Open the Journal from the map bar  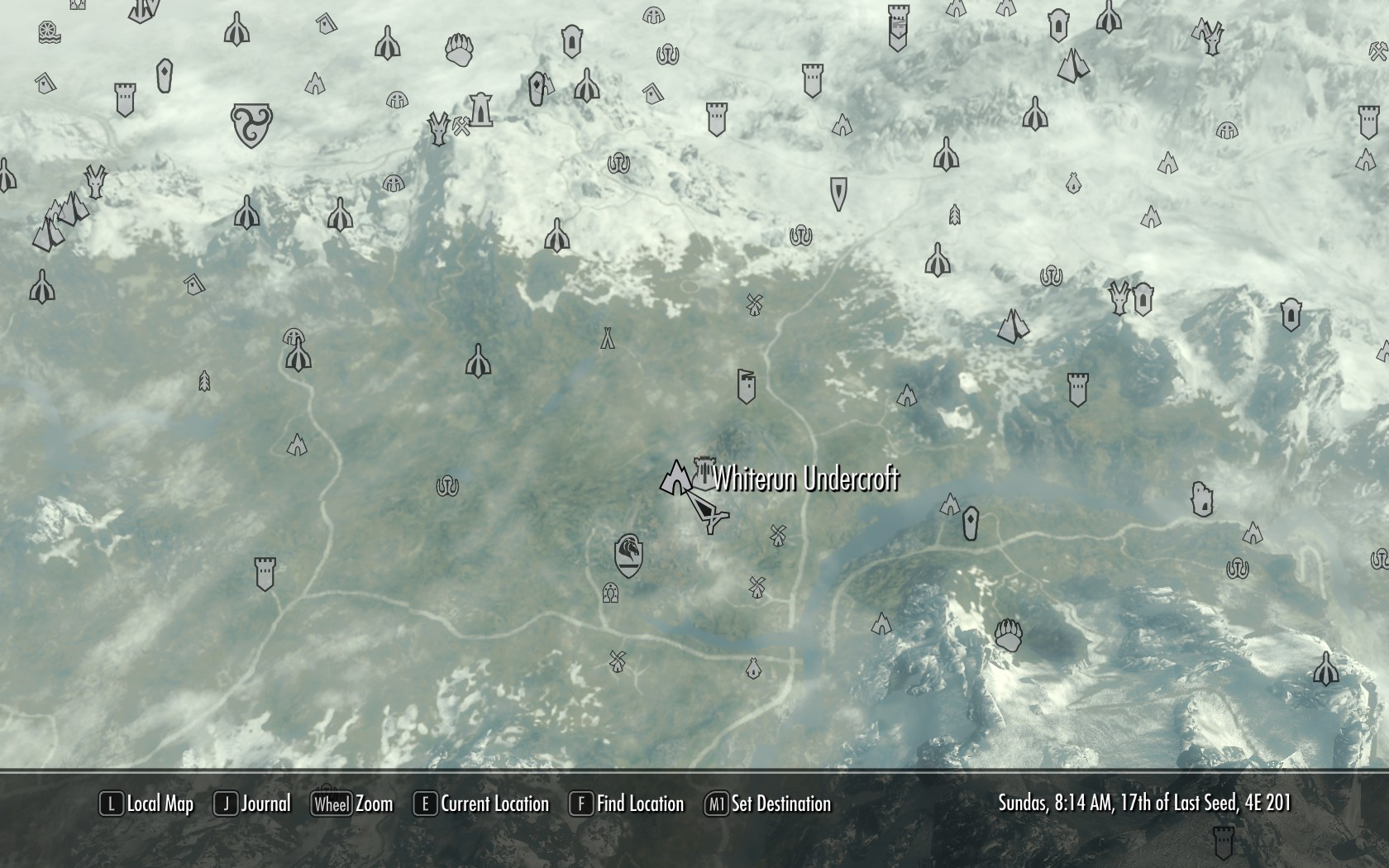[253, 804]
